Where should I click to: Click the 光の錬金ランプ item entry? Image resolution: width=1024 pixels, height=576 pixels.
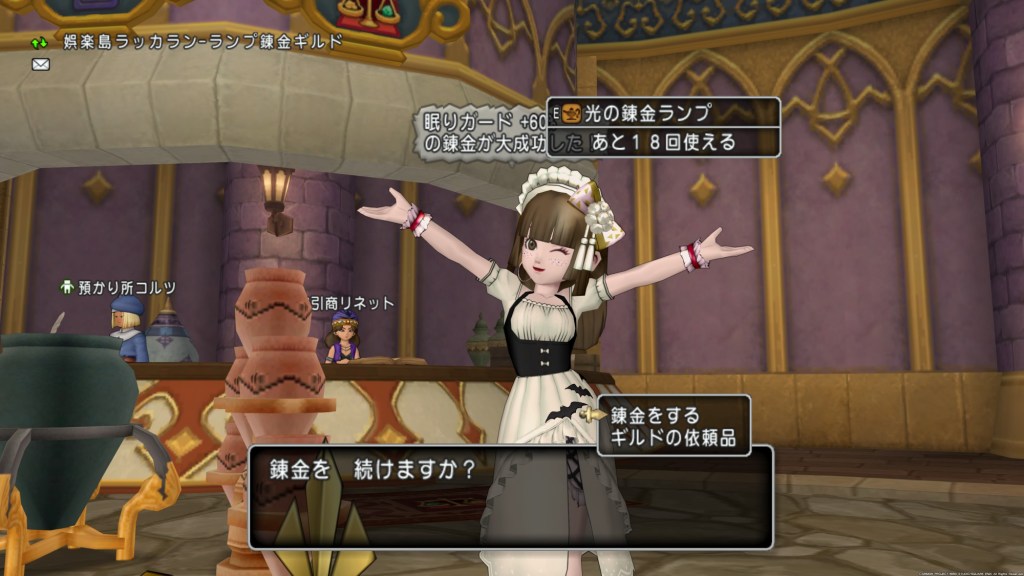coord(652,112)
